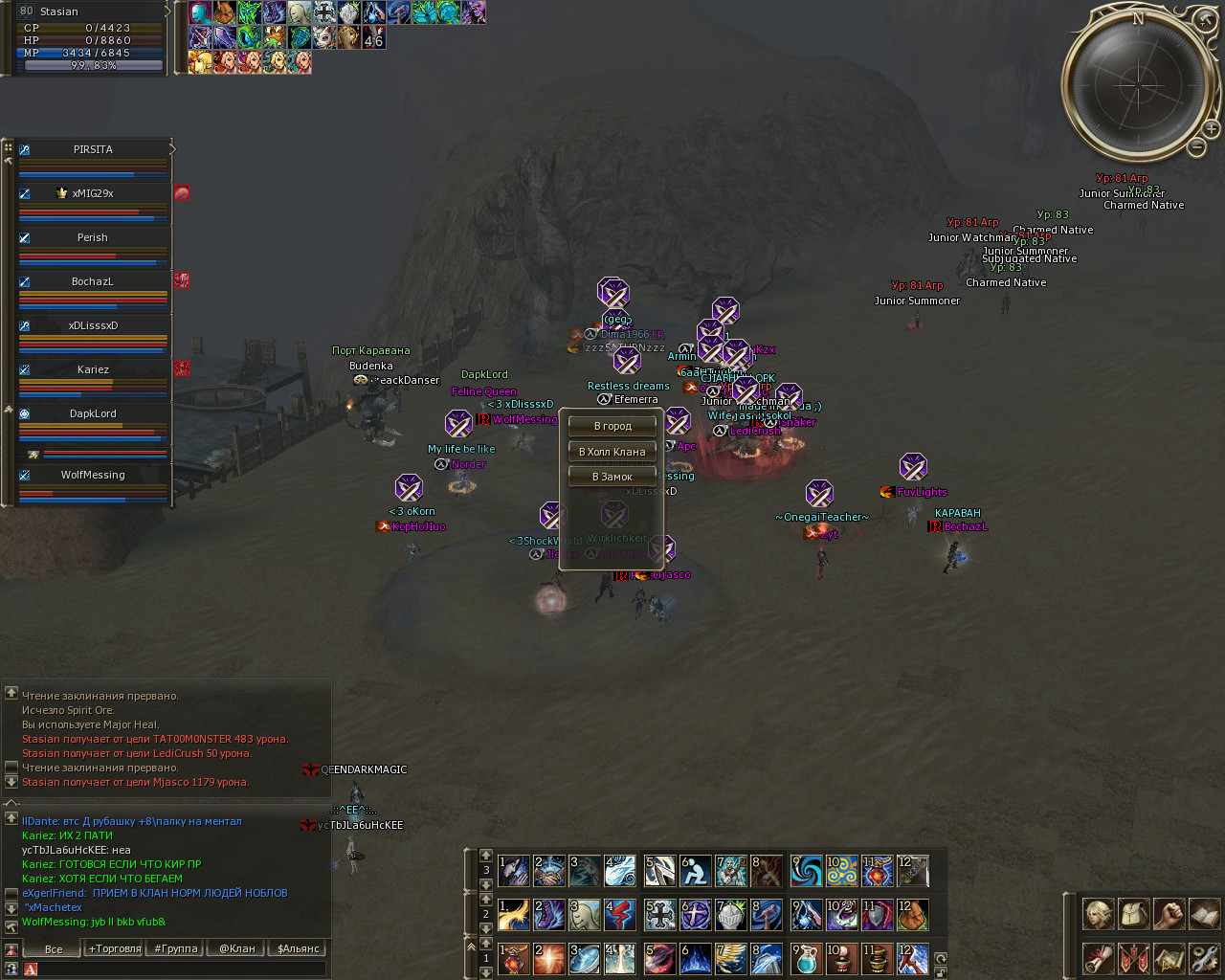
Task: Open the system menu wrench icon
Action: 1204,957
